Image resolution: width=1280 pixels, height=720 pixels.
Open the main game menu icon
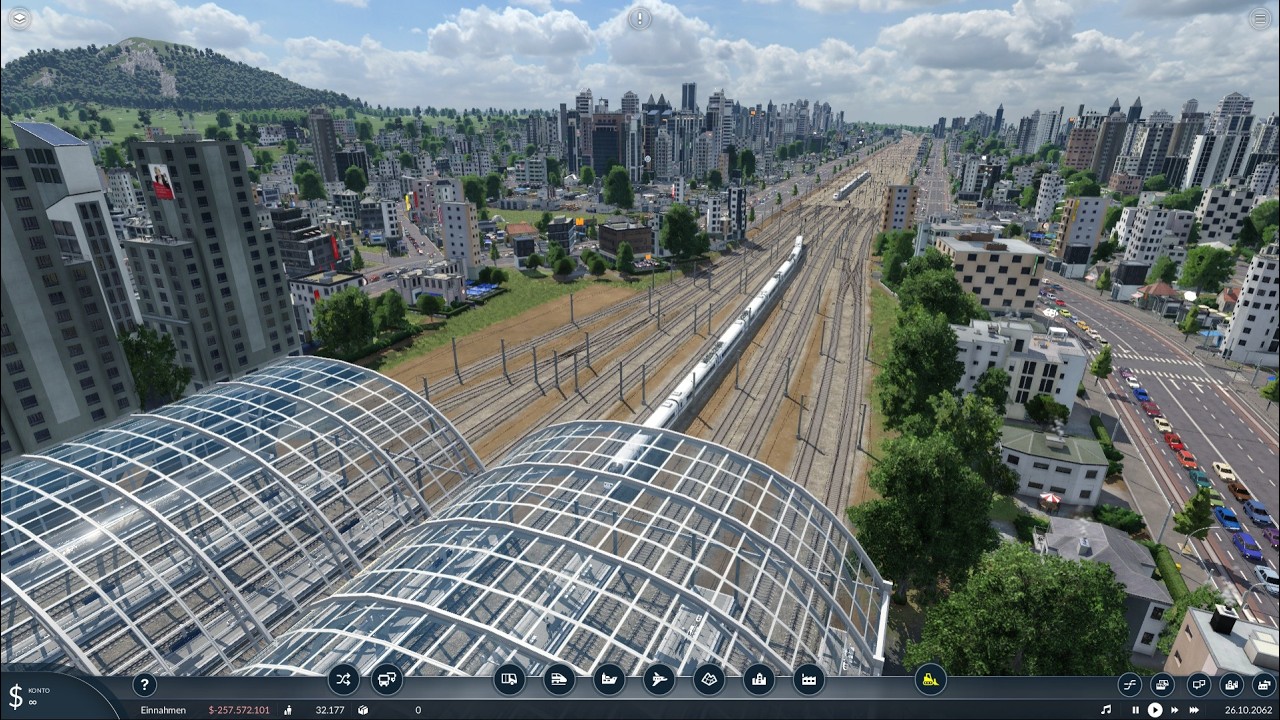[1260, 18]
